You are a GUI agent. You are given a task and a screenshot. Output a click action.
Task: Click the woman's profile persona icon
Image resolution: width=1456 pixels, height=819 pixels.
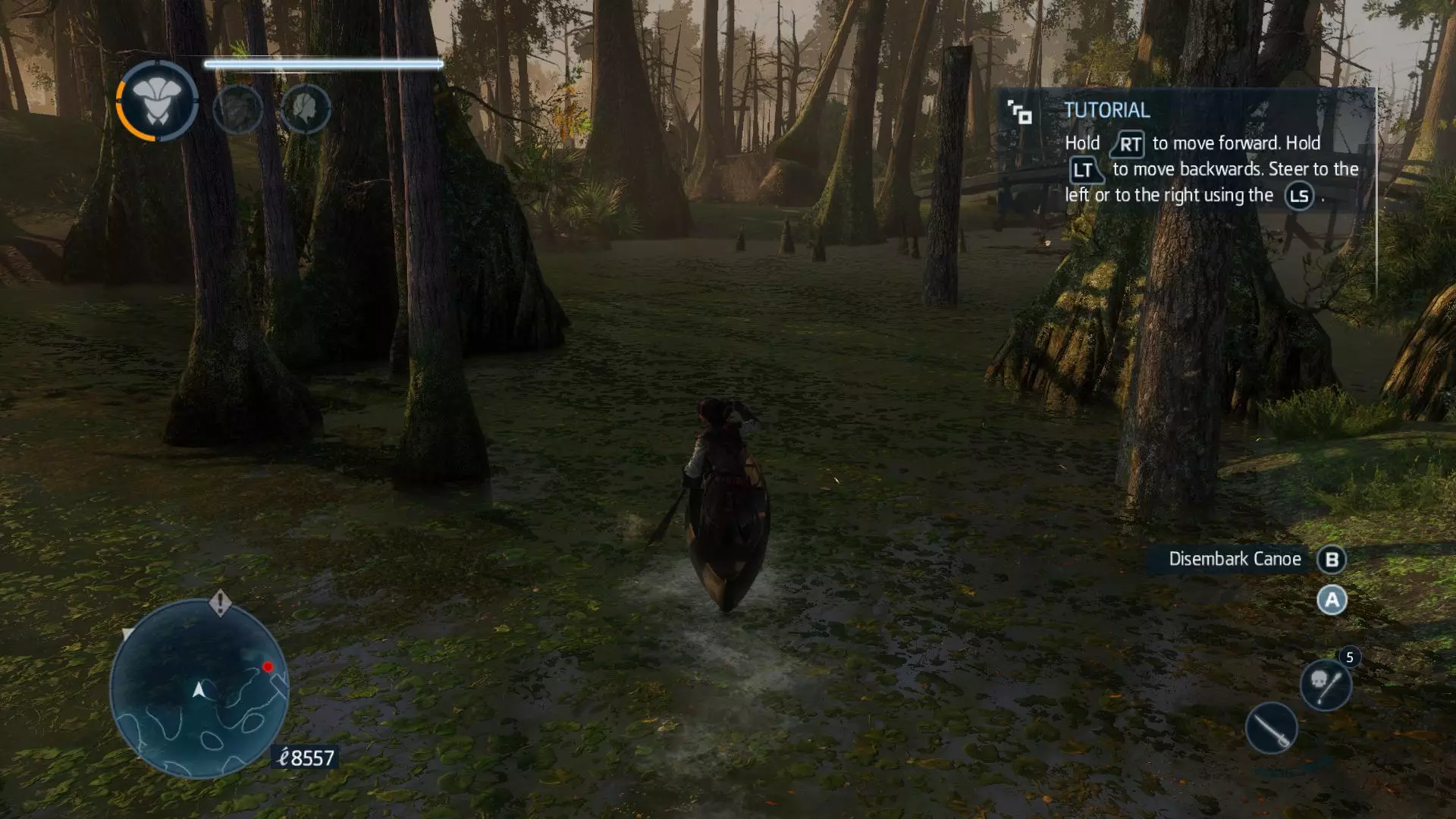tap(305, 109)
